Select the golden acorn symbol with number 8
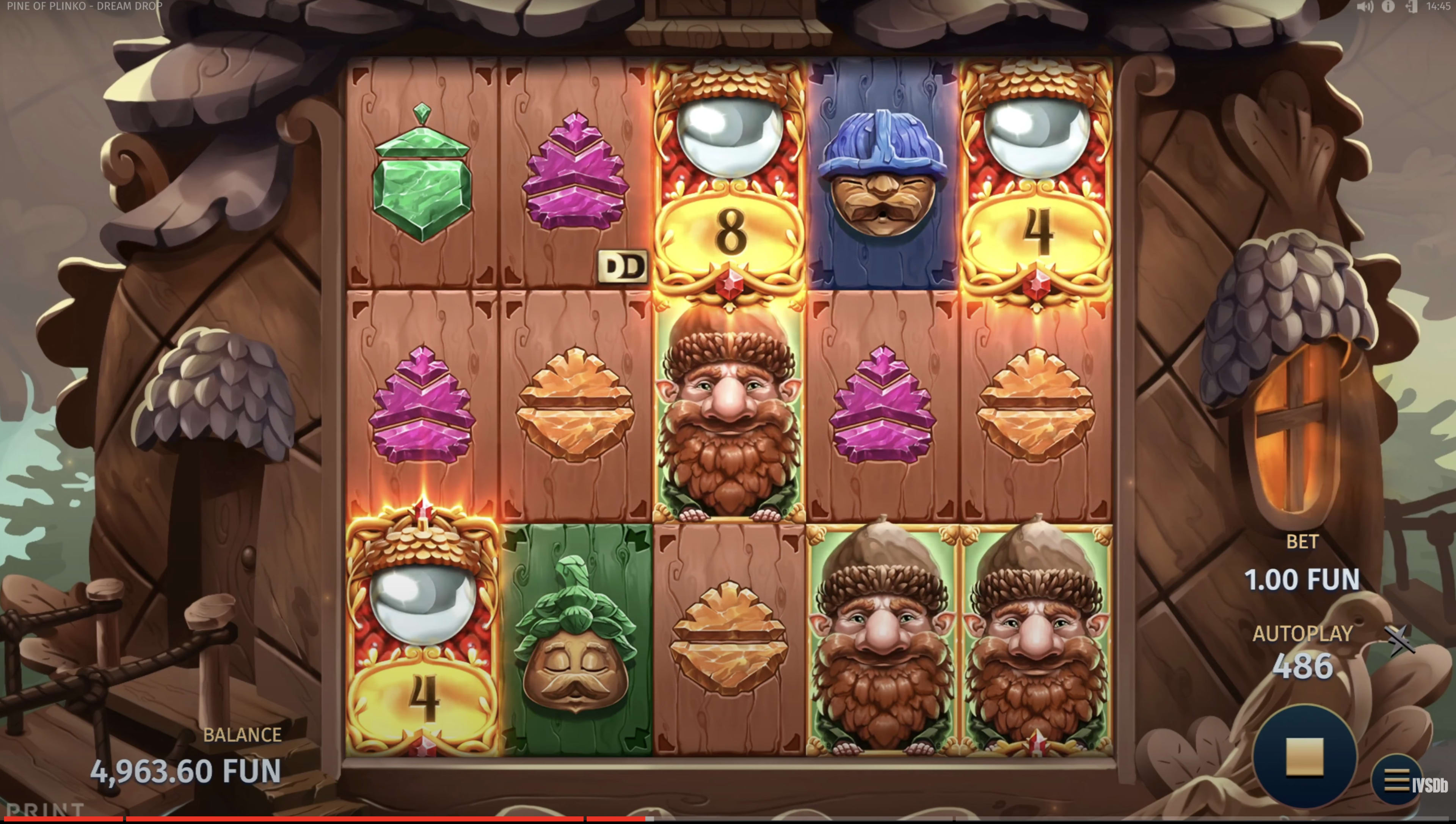 [729, 175]
